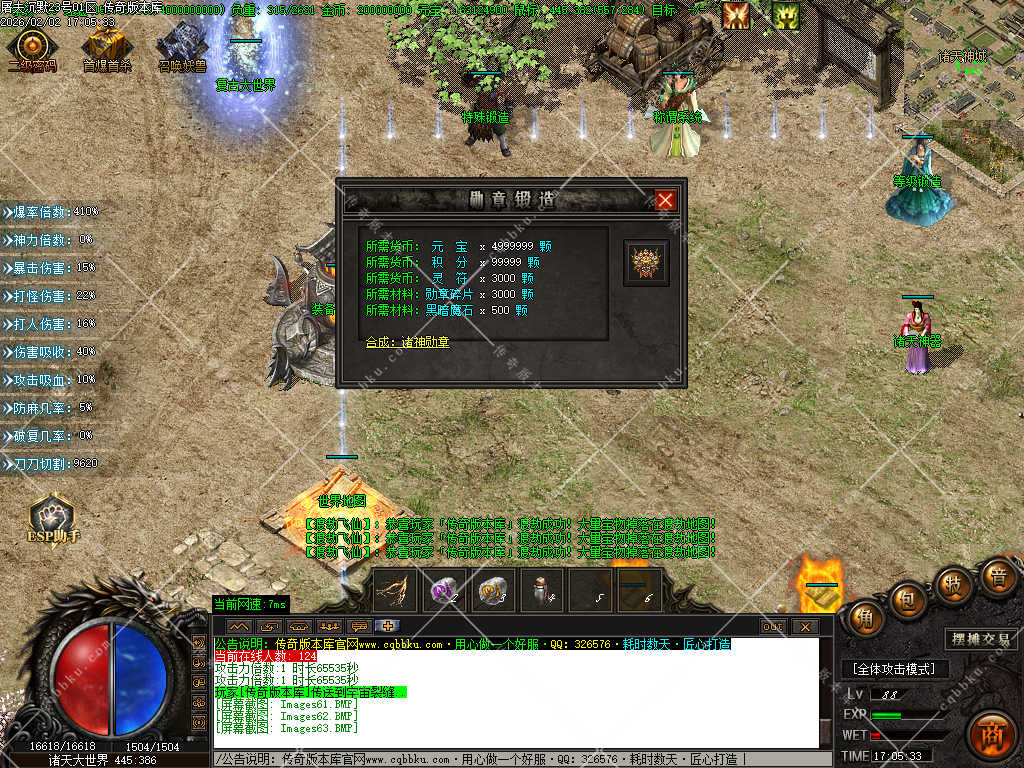This screenshot has width=1024, height=768.
Task: Select the orange winged buff icon
Action: 737,15
